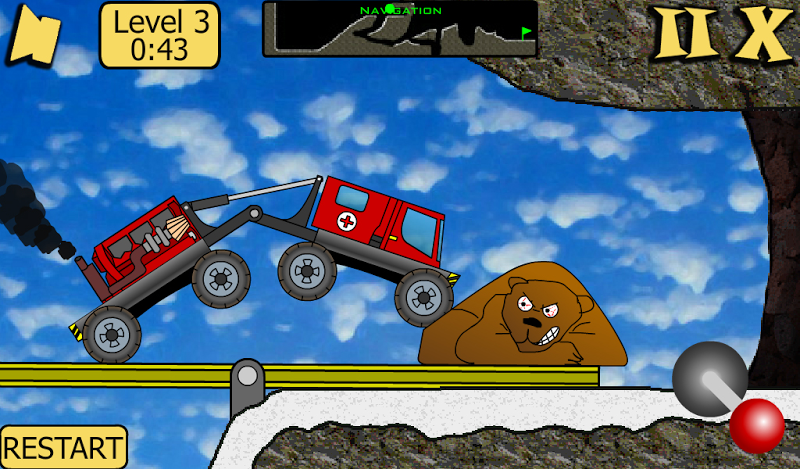800x469 pixels.
Task: Restart the current level
Action: point(63,446)
